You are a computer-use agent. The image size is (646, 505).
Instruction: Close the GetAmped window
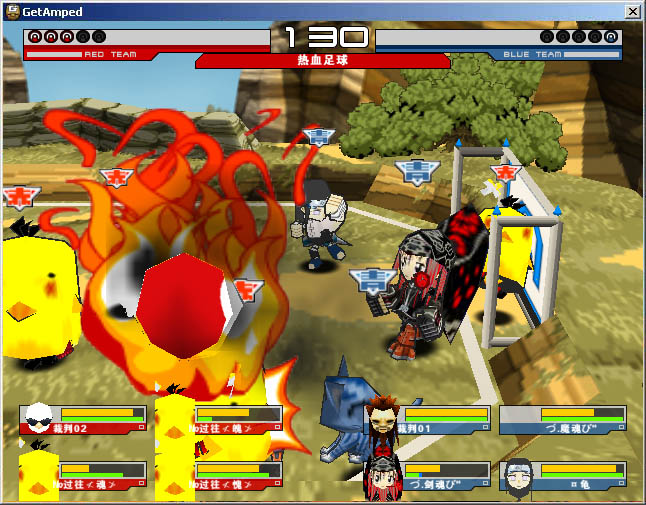[x=632, y=12]
